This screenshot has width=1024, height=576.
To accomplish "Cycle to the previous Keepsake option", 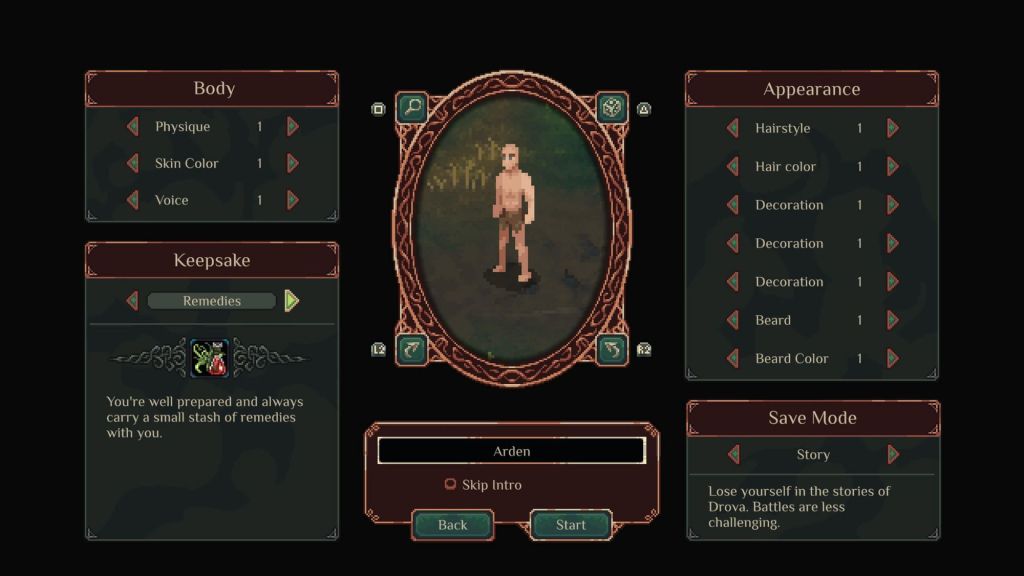I will click(133, 301).
